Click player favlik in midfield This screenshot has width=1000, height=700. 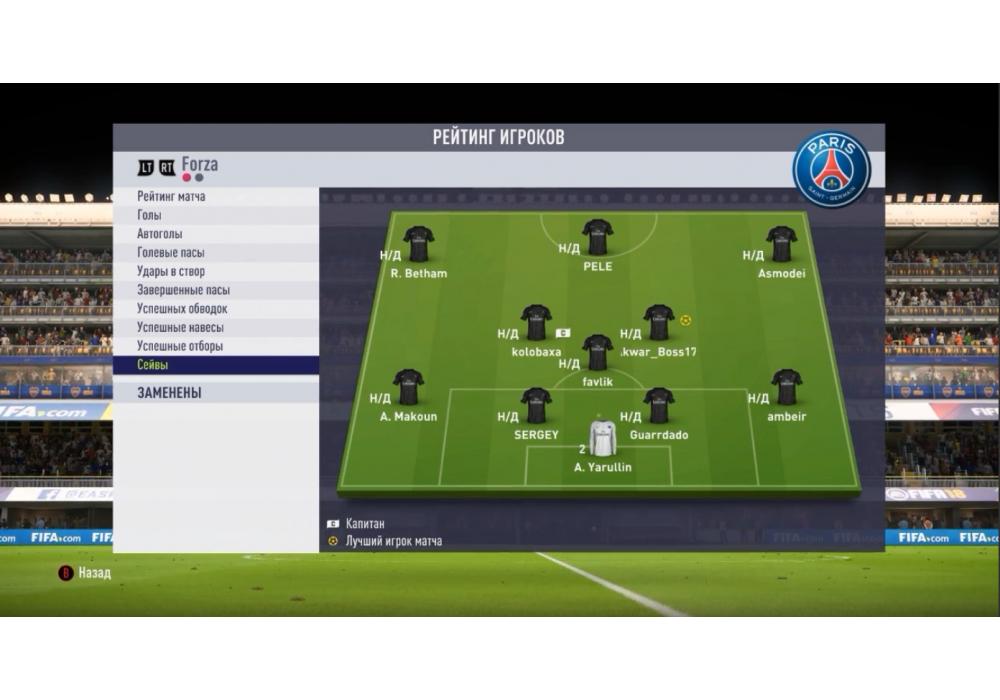(597, 352)
